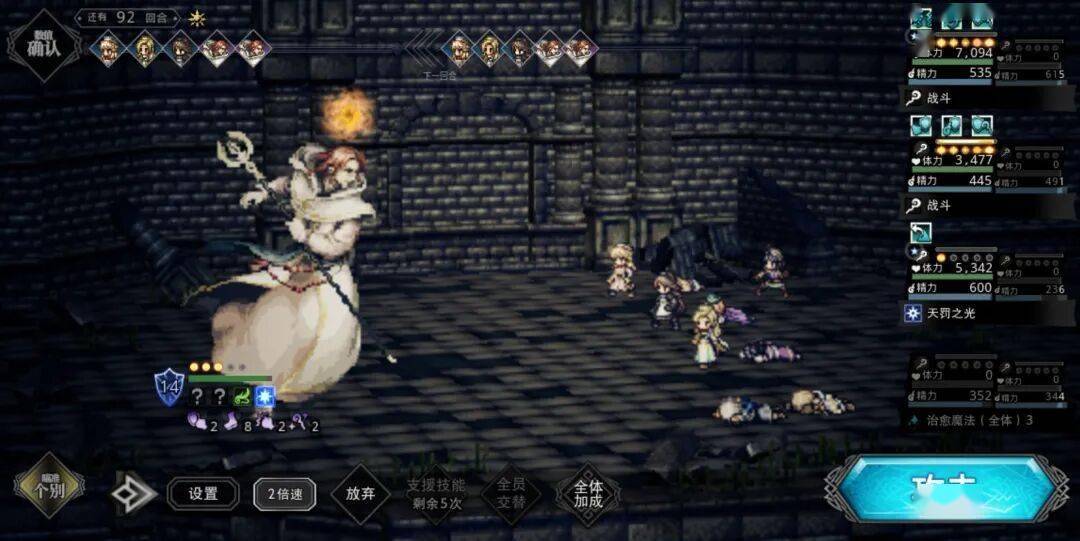Switch the 个别 individual boost mode
The height and width of the screenshot is (541, 1080).
click(x=48, y=490)
